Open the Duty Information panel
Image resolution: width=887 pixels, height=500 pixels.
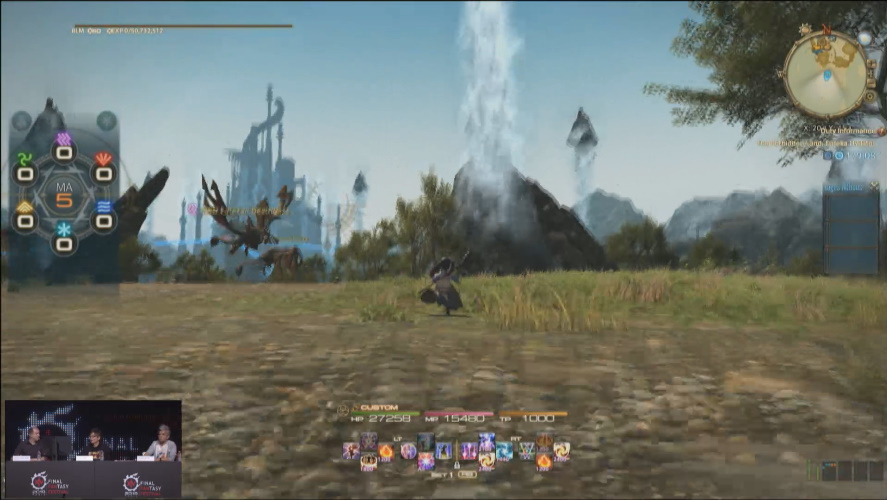[x=849, y=130]
